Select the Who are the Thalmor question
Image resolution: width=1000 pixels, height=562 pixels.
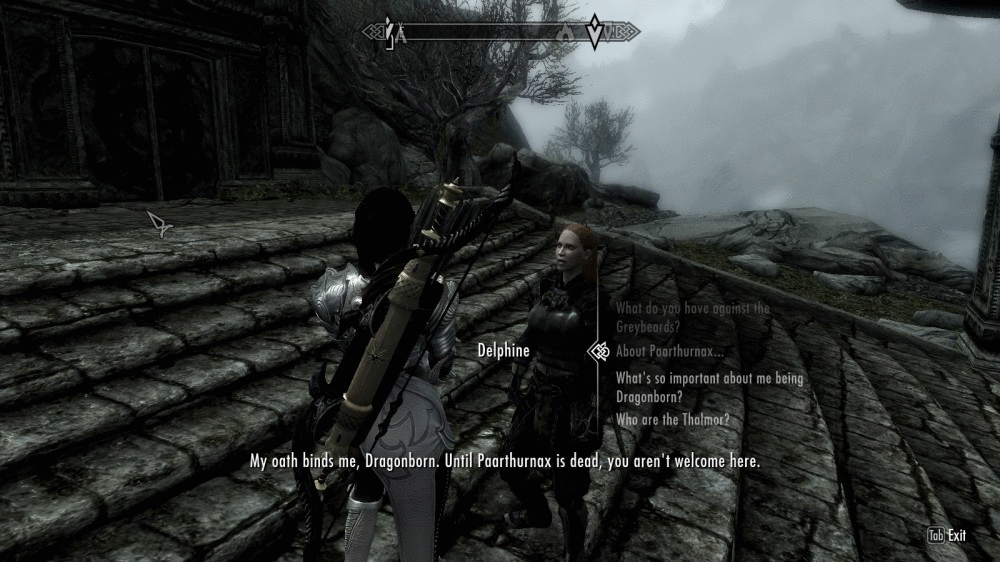(x=672, y=420)
